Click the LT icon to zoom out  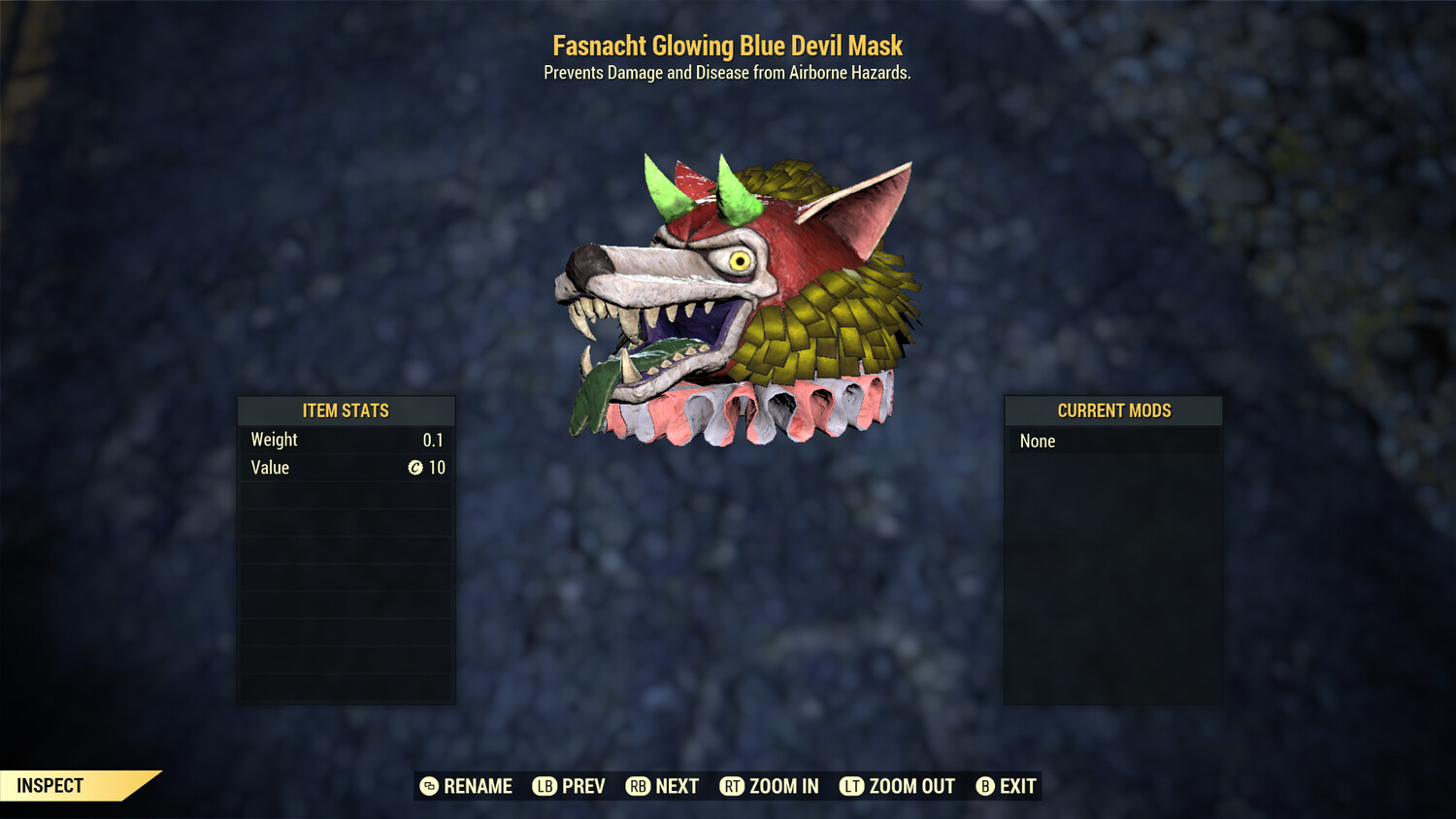click(x=850, y=786)
